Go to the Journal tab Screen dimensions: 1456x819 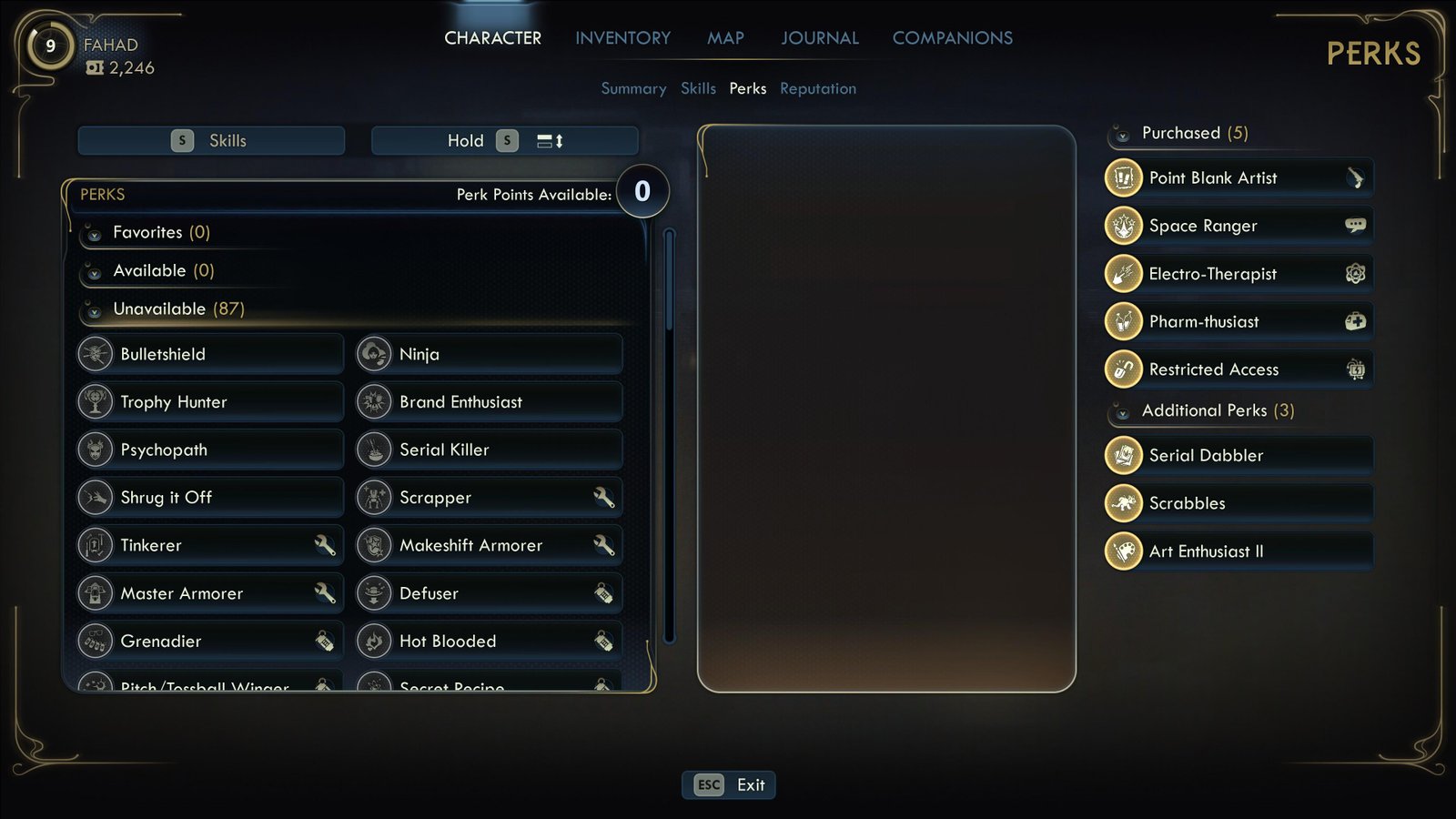(819, 38)
